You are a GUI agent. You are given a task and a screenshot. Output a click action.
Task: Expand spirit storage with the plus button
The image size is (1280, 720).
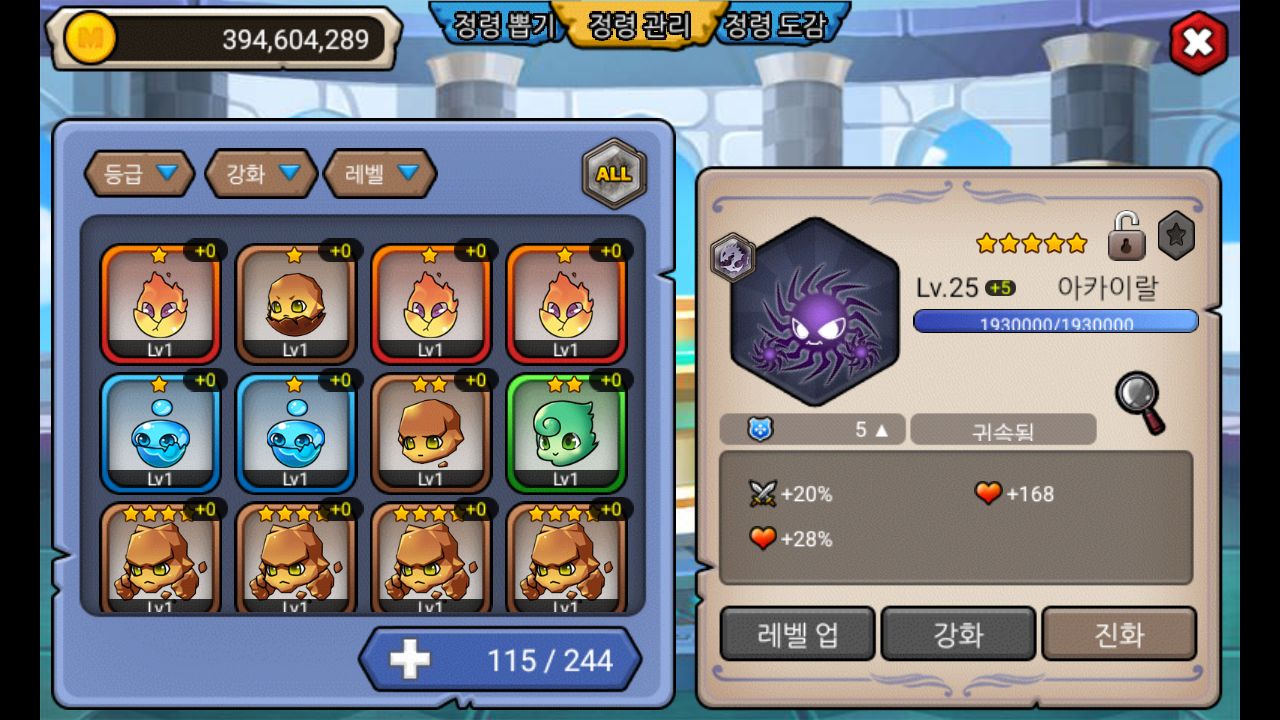coord(410,660)
